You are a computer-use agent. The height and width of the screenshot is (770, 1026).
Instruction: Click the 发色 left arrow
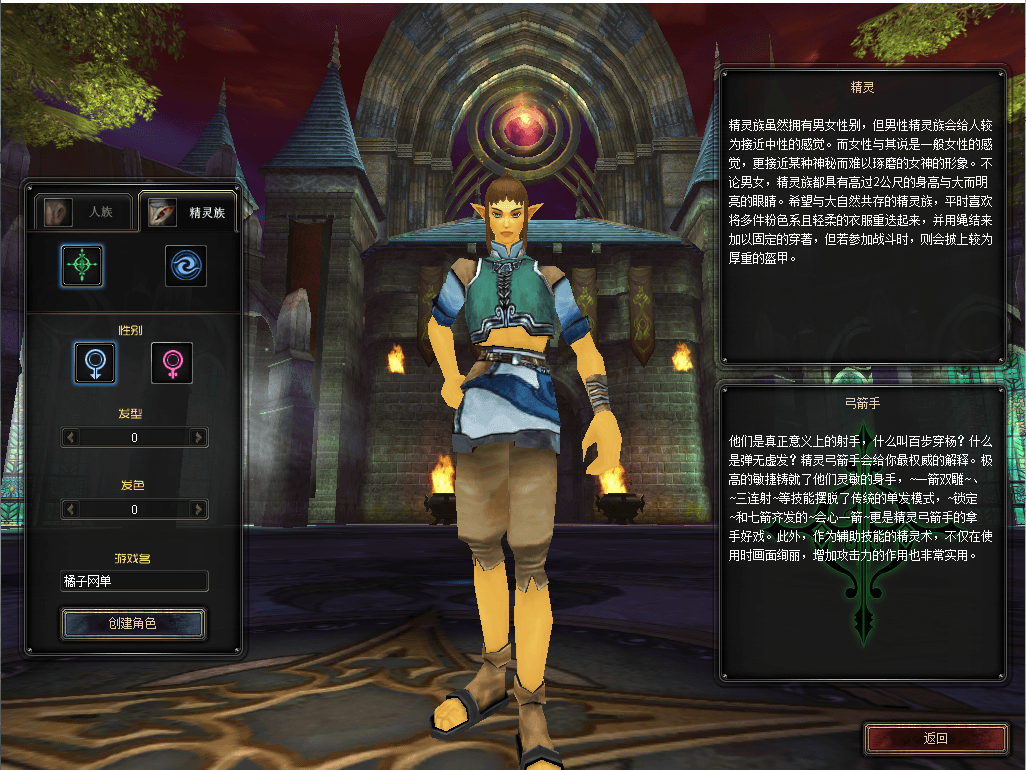[x=70, y=510]
